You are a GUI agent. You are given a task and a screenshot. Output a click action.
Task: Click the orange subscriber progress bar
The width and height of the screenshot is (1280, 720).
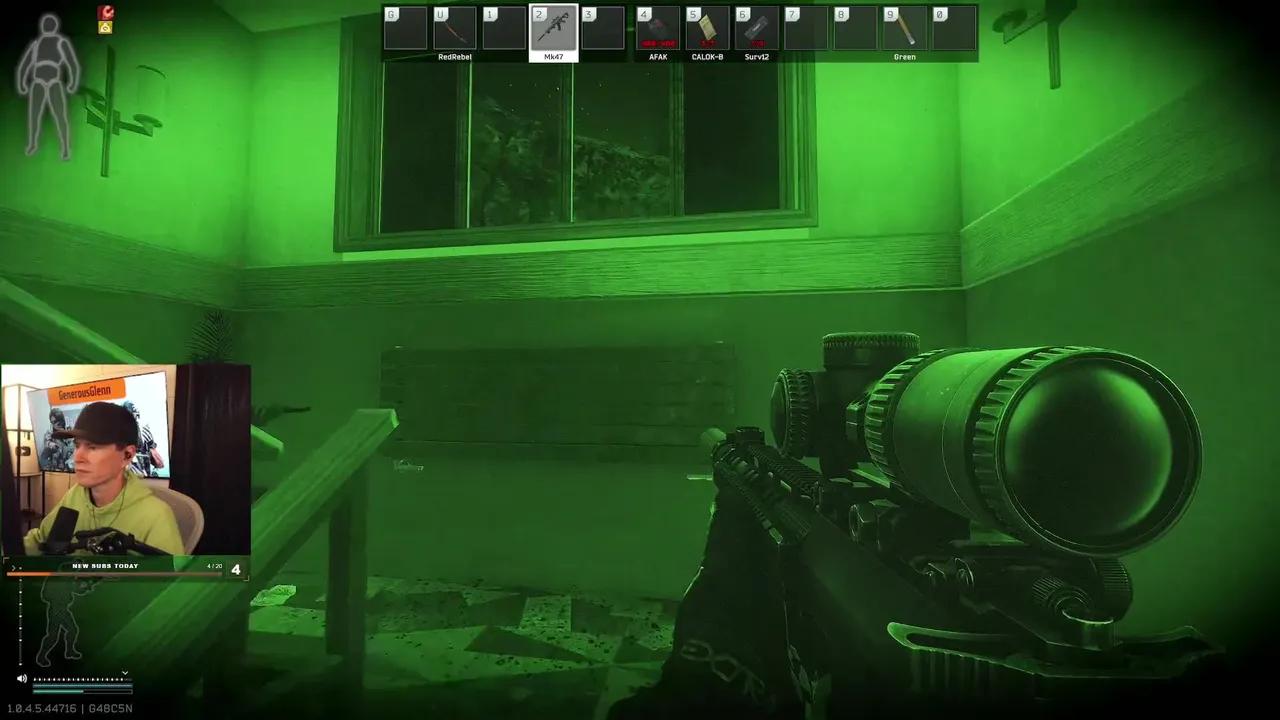[x=30, y=573]
